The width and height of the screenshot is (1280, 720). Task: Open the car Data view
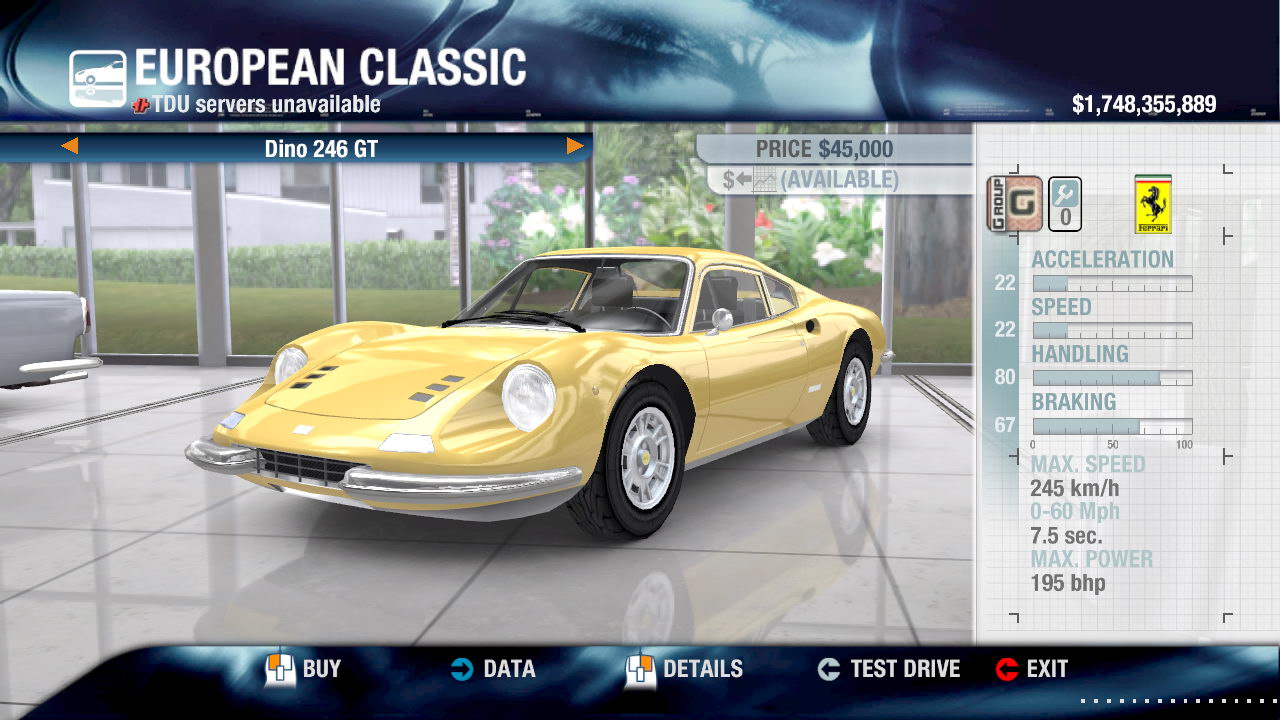[492, 669]
